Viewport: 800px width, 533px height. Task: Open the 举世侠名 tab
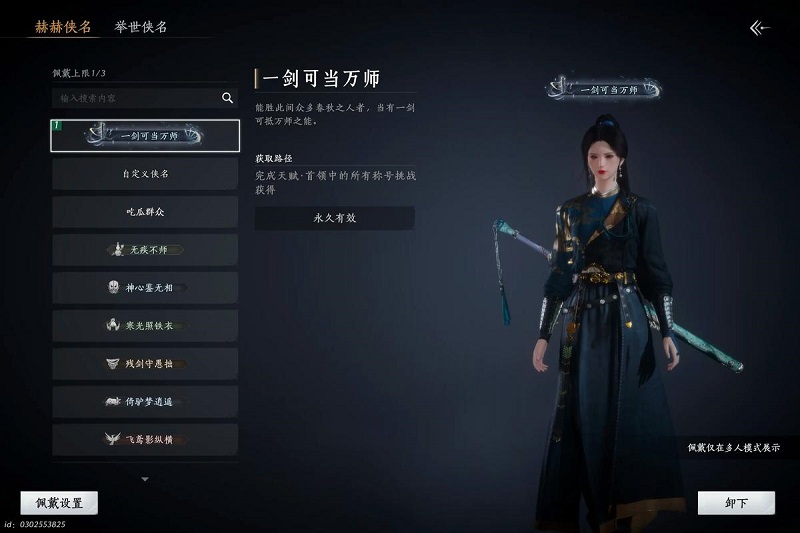(141, 27)
